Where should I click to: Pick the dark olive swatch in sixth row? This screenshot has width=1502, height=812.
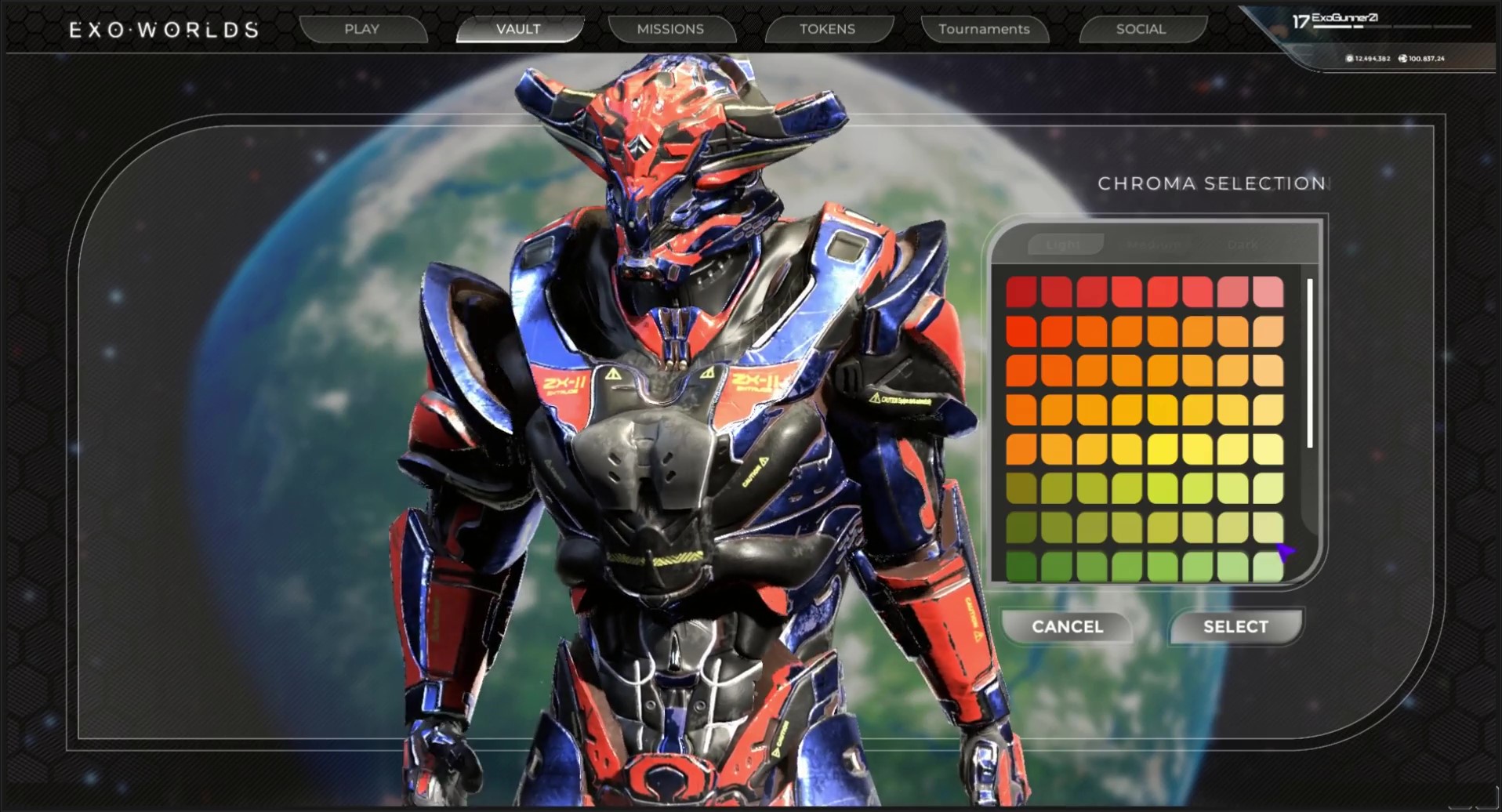click(1021, 488)
